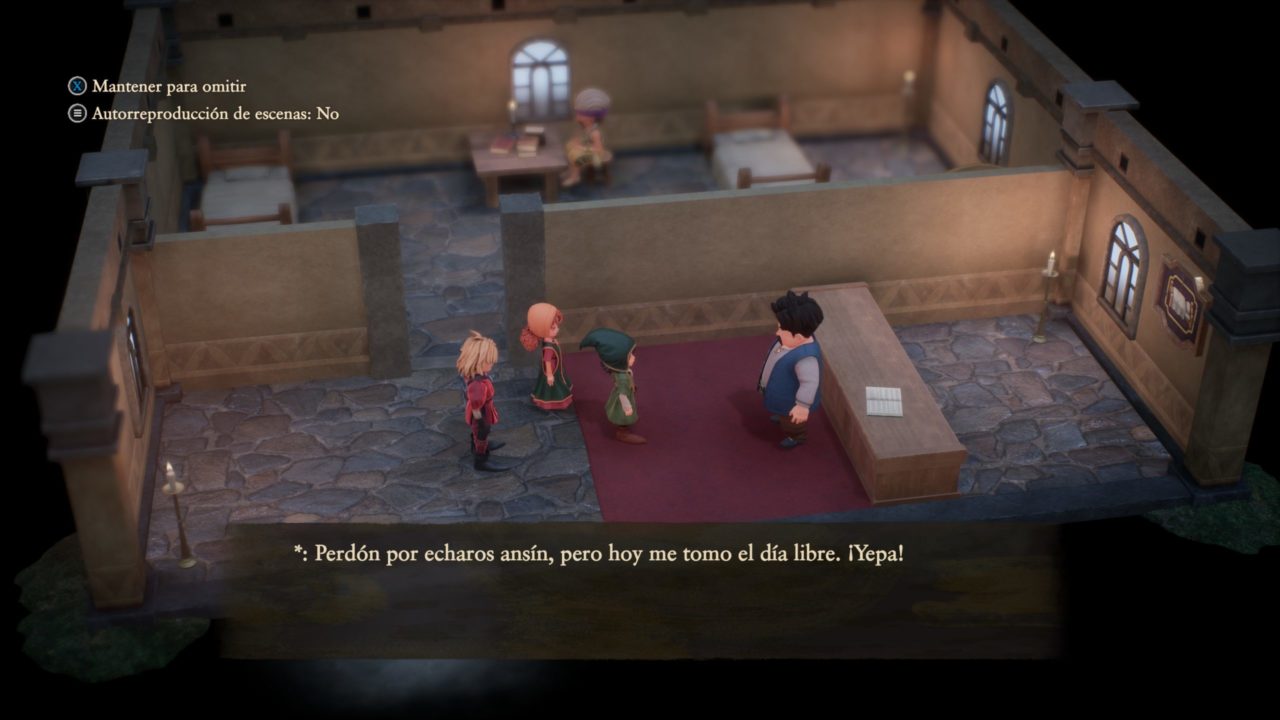Toggle the Autorreproducción de escenas option
The width and height of the screenshot is (1280, 720).
[x=204, y=114]
